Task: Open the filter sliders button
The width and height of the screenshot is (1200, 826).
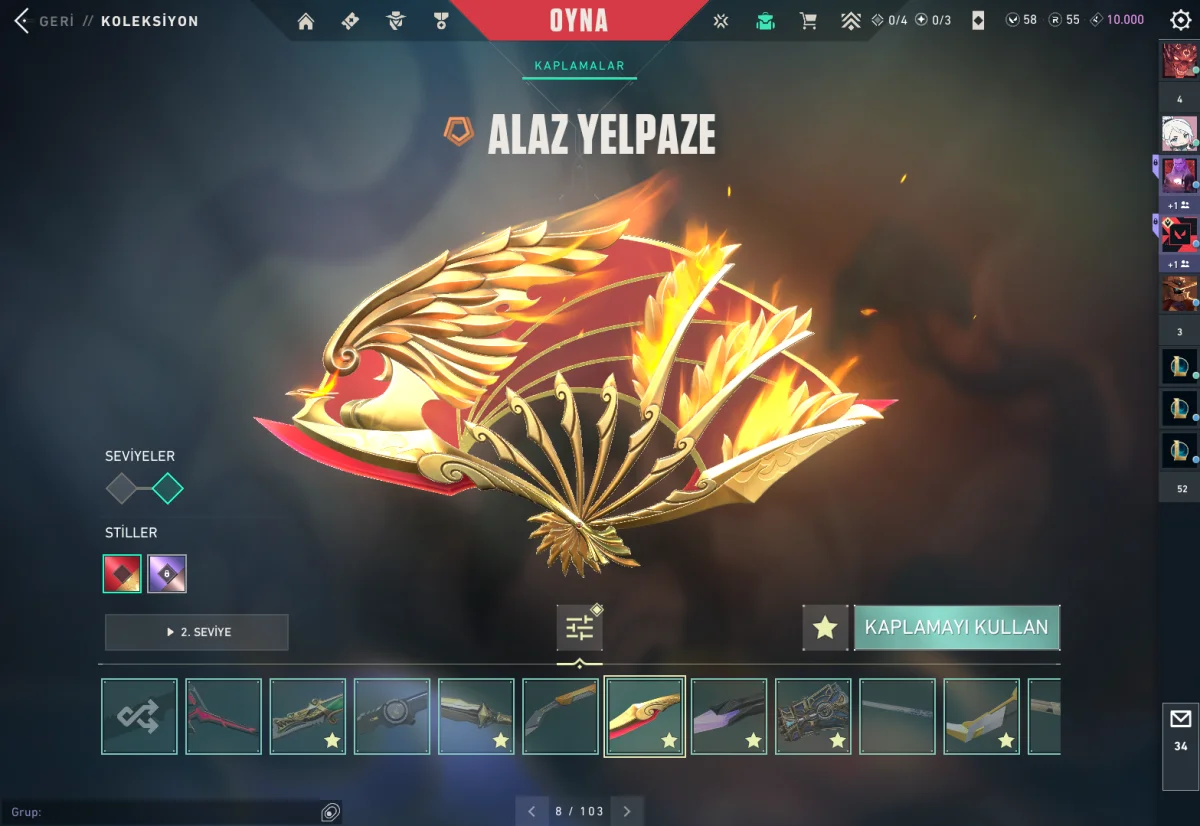Action: pyautogui.click(x=580, y=628)
